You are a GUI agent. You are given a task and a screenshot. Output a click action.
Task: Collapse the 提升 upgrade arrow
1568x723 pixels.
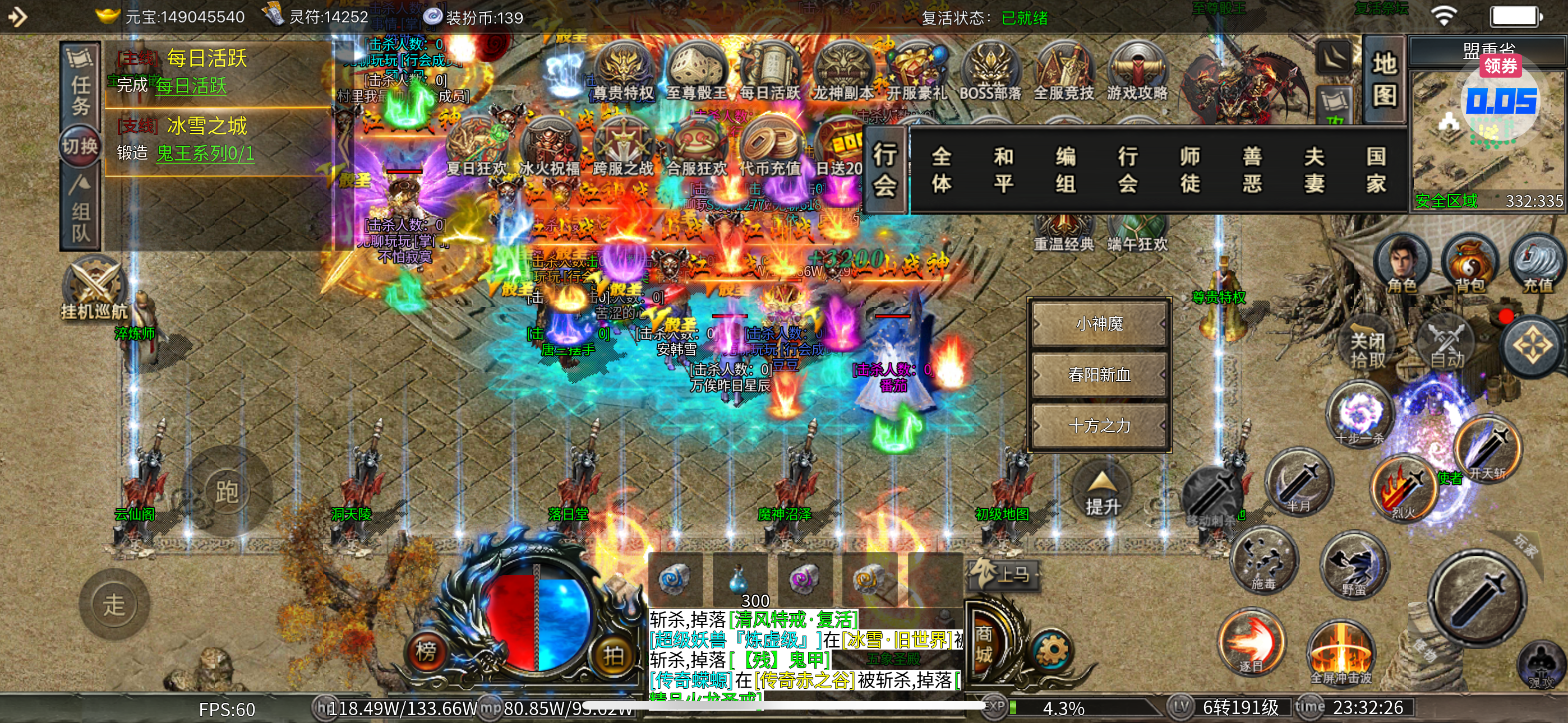pos(1102,493)
